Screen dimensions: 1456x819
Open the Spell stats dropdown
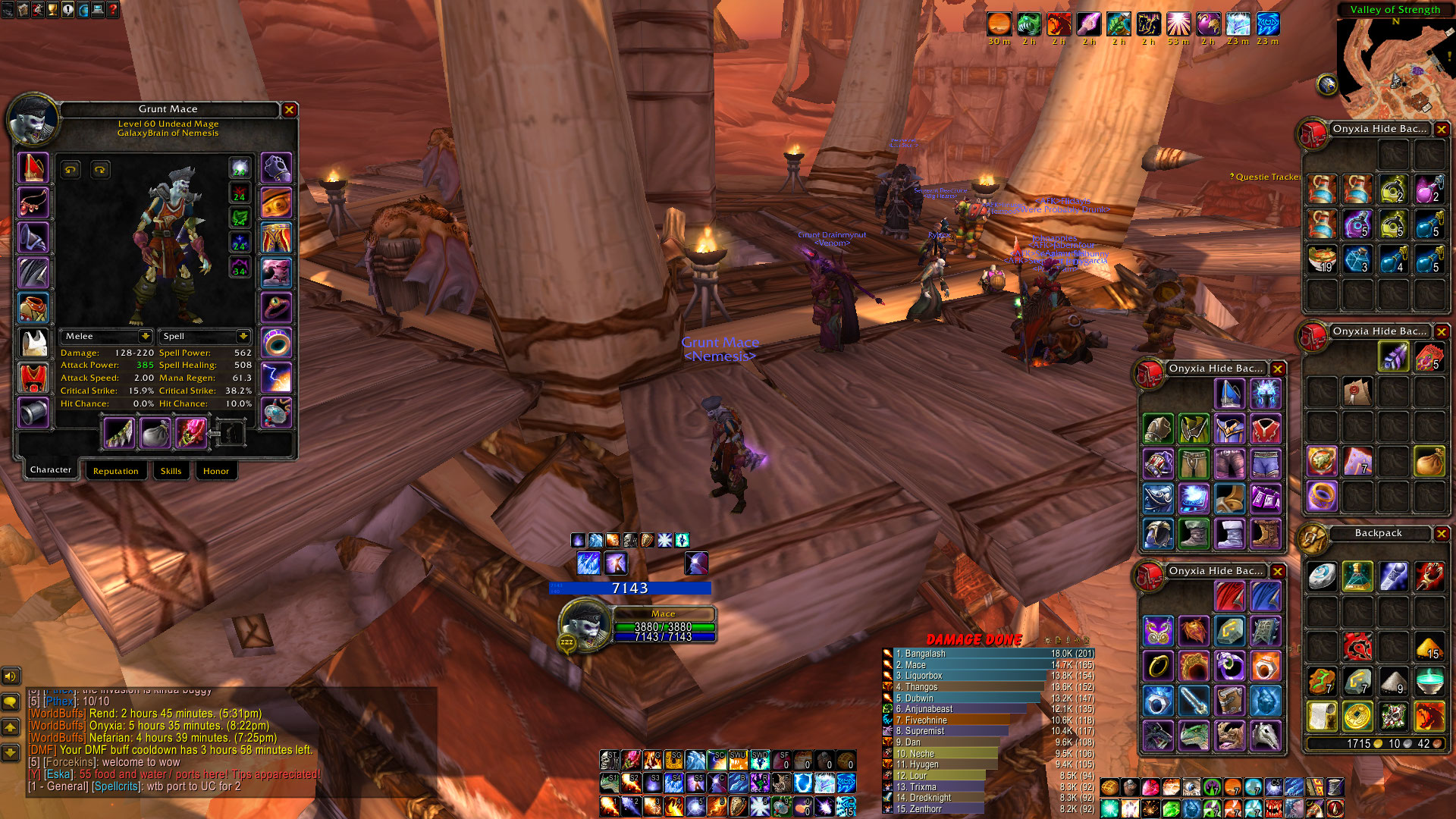(x=243, y=336)
